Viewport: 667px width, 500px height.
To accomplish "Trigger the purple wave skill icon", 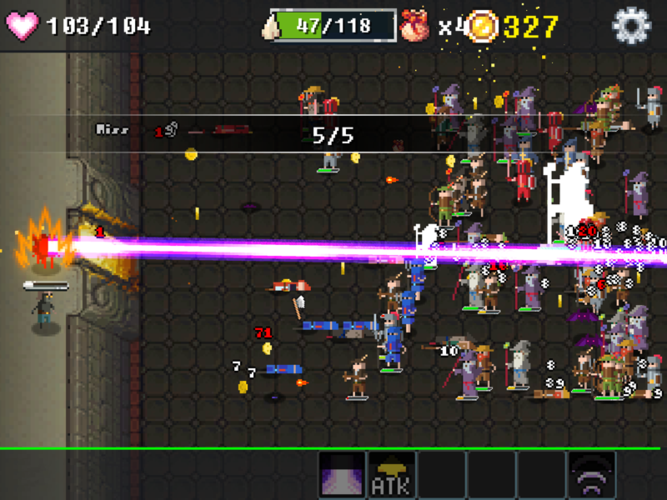I will [x=592, y=475].
